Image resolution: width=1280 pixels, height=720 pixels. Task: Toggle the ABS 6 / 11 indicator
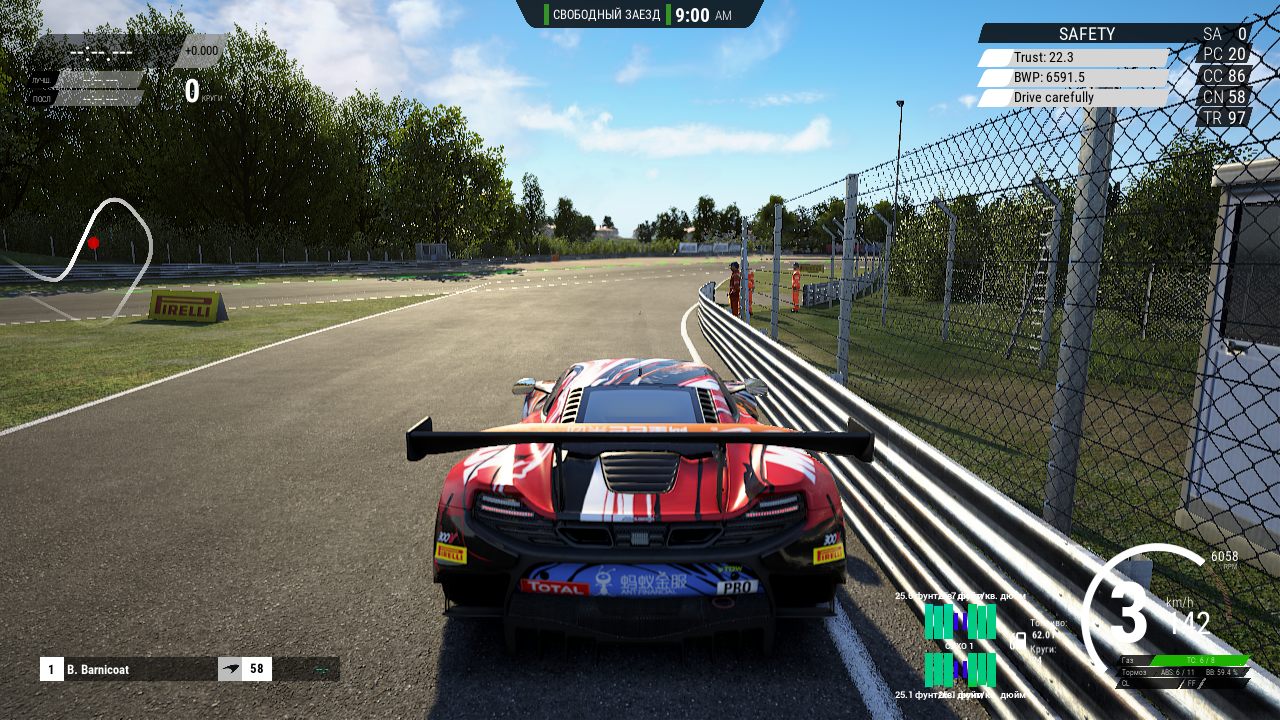(x=1176, y=672)
